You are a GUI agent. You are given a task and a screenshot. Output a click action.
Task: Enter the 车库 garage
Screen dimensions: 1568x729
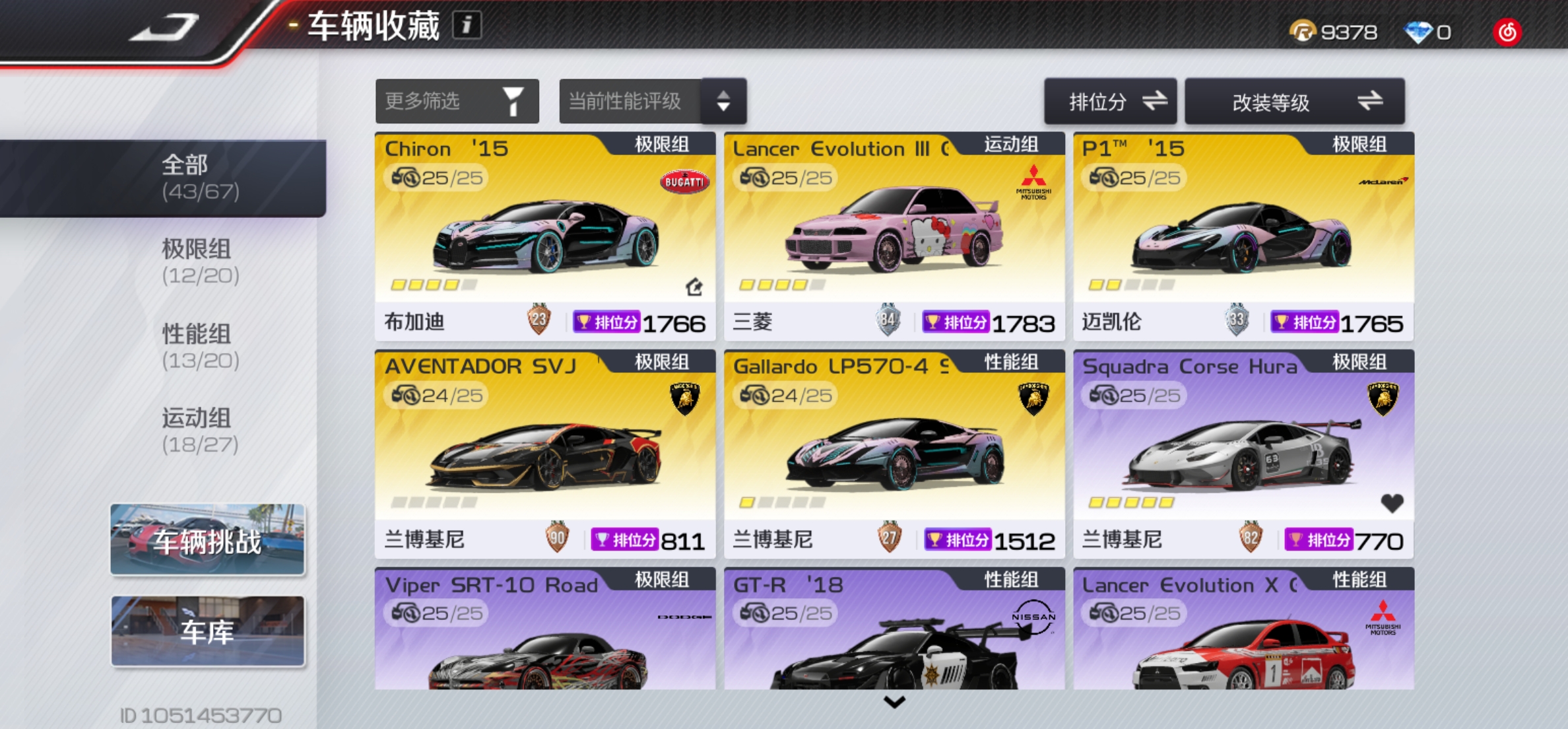coord(207,631)
